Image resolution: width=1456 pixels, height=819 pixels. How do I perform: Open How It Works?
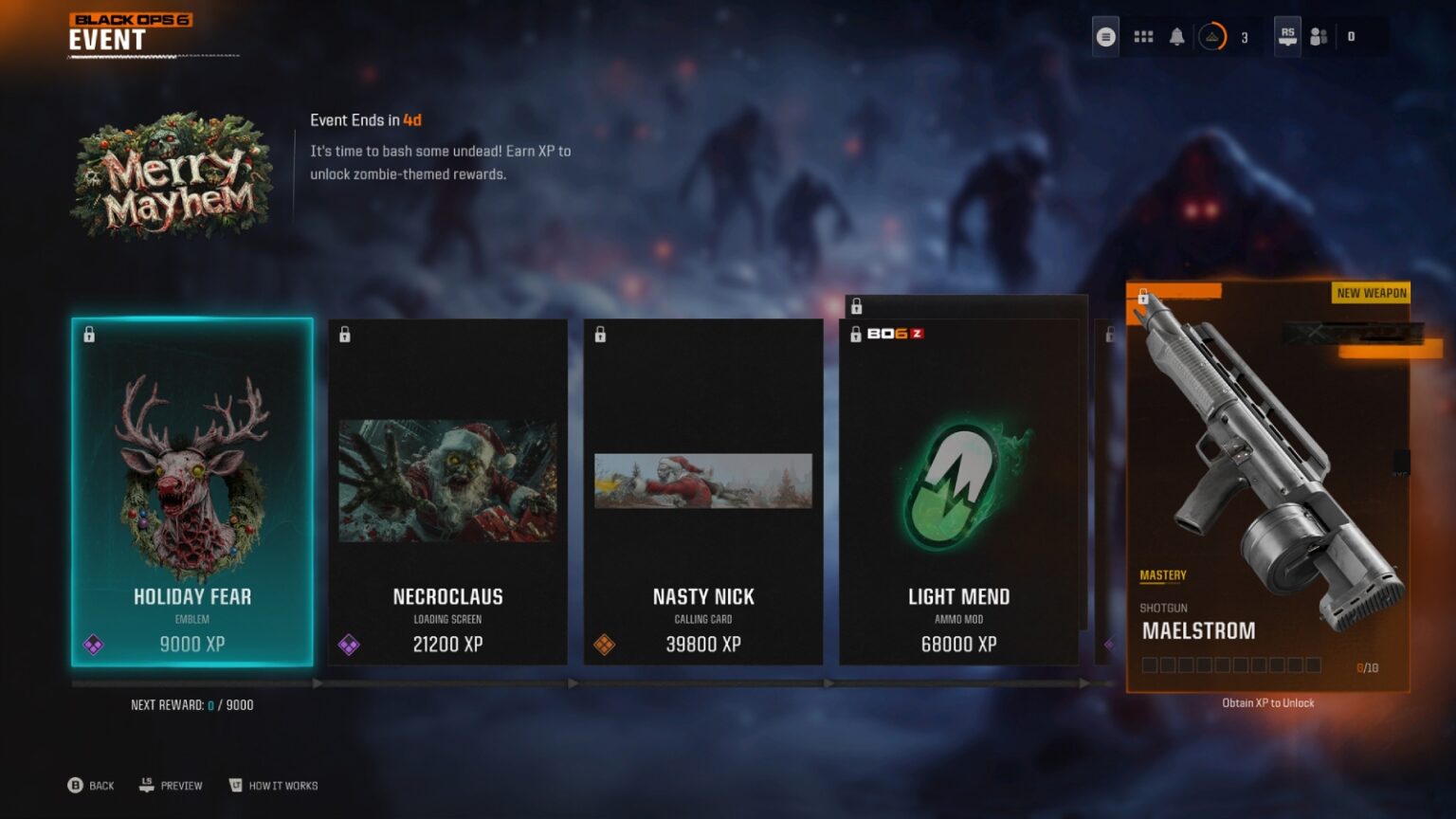point(273,786)
